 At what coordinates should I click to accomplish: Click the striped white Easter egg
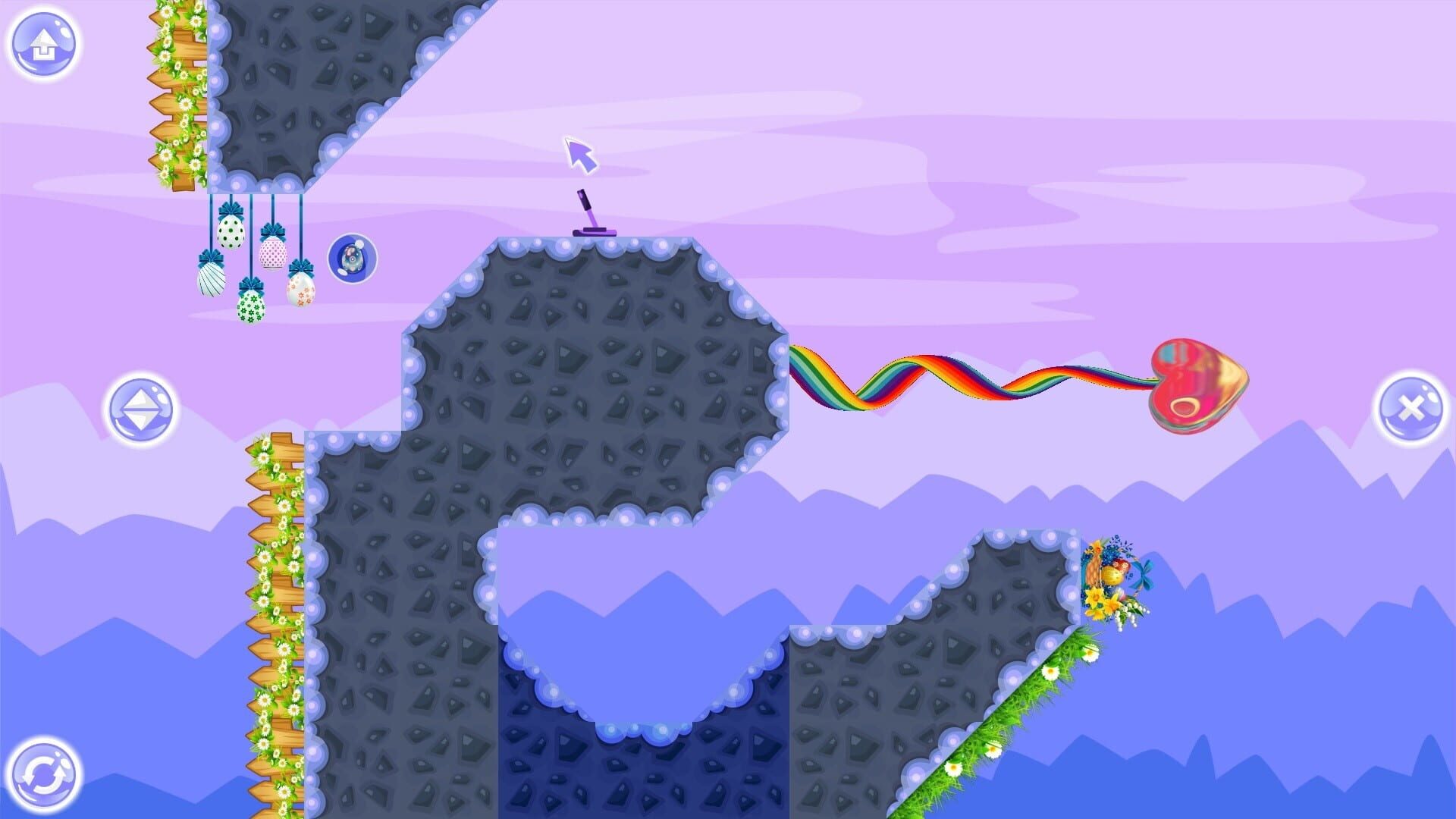pos(211,279)
